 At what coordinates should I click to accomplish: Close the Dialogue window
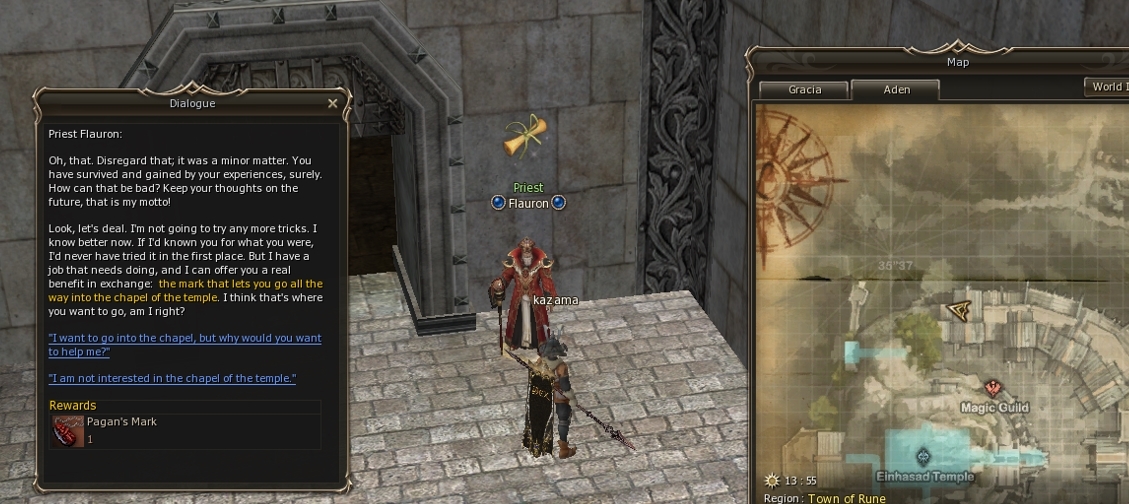(x=332, y=103)
